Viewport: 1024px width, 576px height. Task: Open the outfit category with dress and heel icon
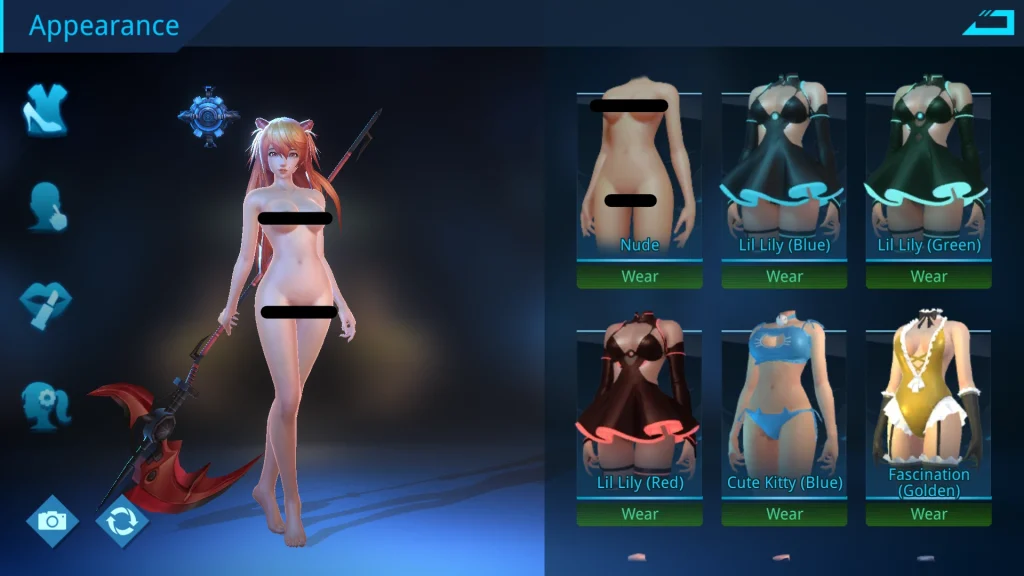(45, 109)
